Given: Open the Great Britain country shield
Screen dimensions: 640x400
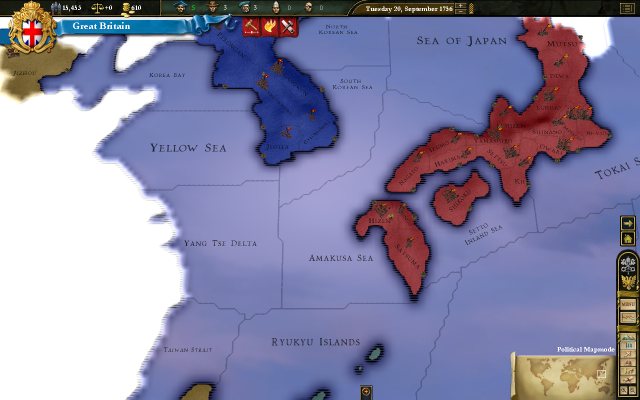Looking at the screenshot, I should click(x=32, y=28).
